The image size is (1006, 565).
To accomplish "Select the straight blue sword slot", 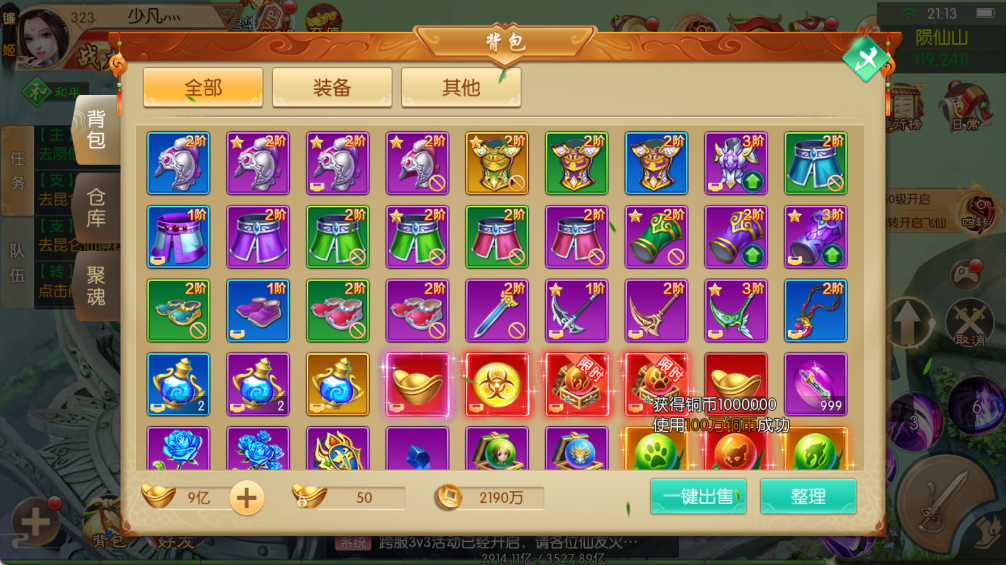I will (x=497, y=310).
